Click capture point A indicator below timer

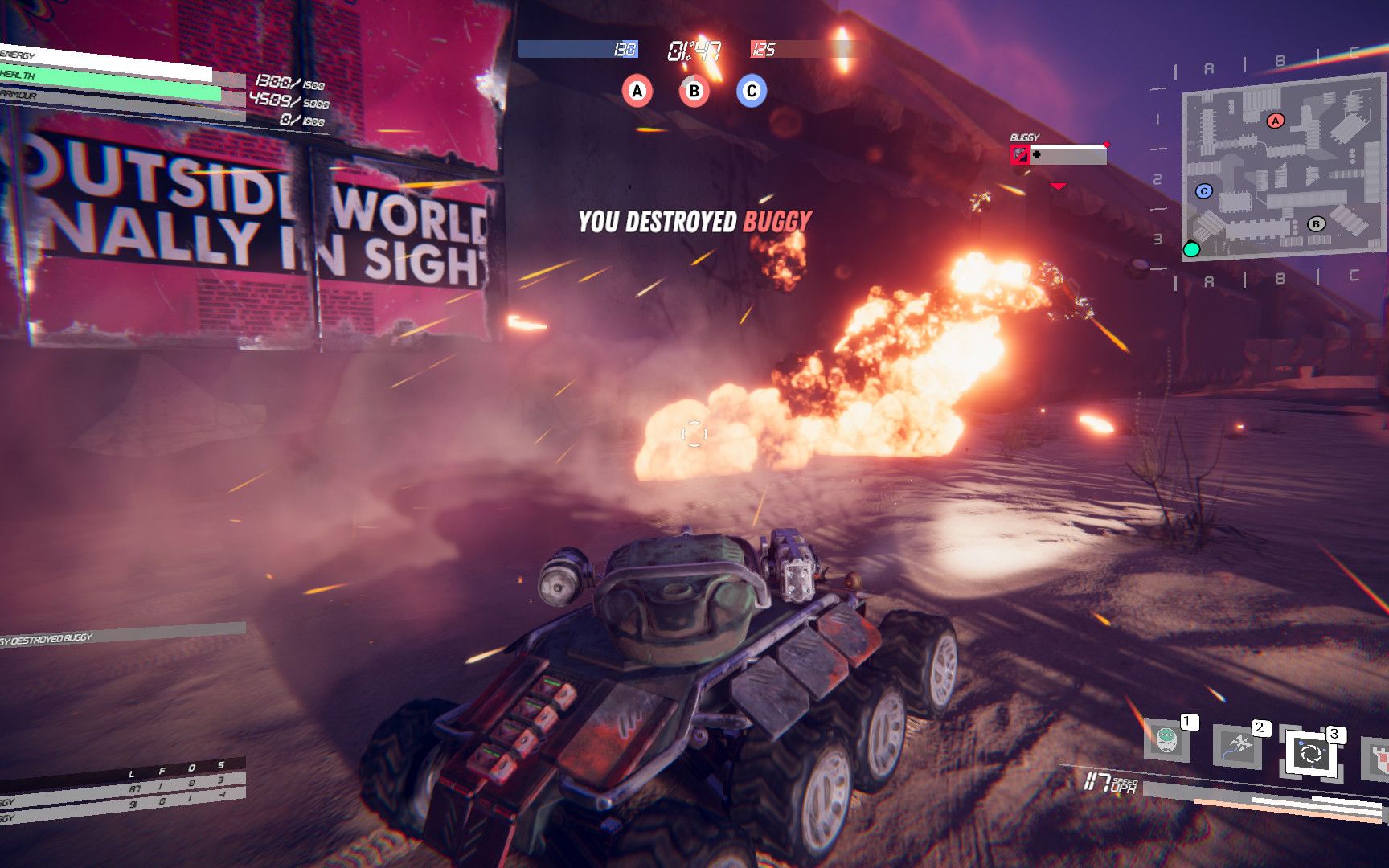tap(637, 91)
